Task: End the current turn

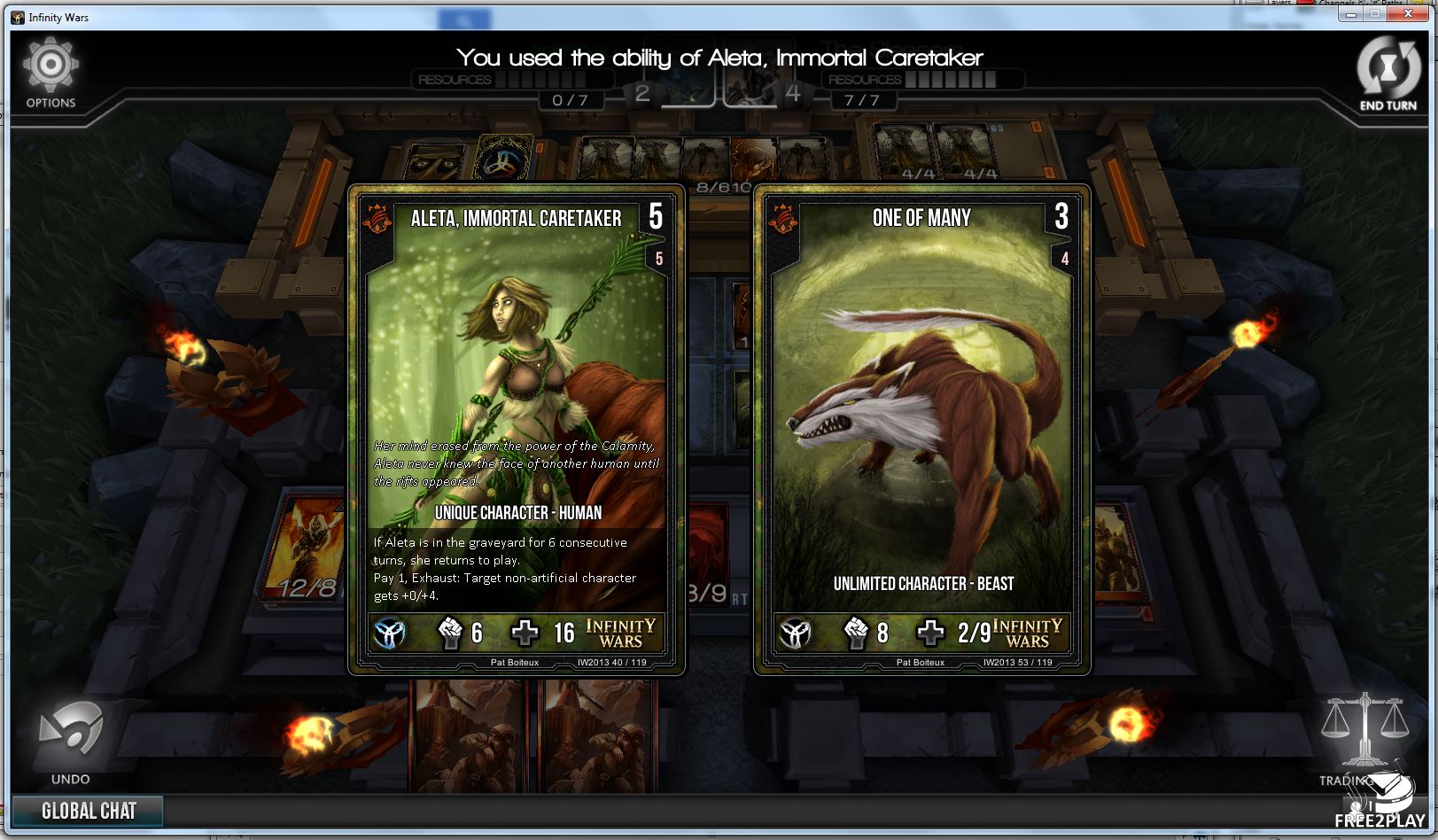Action: (1387, 73)
